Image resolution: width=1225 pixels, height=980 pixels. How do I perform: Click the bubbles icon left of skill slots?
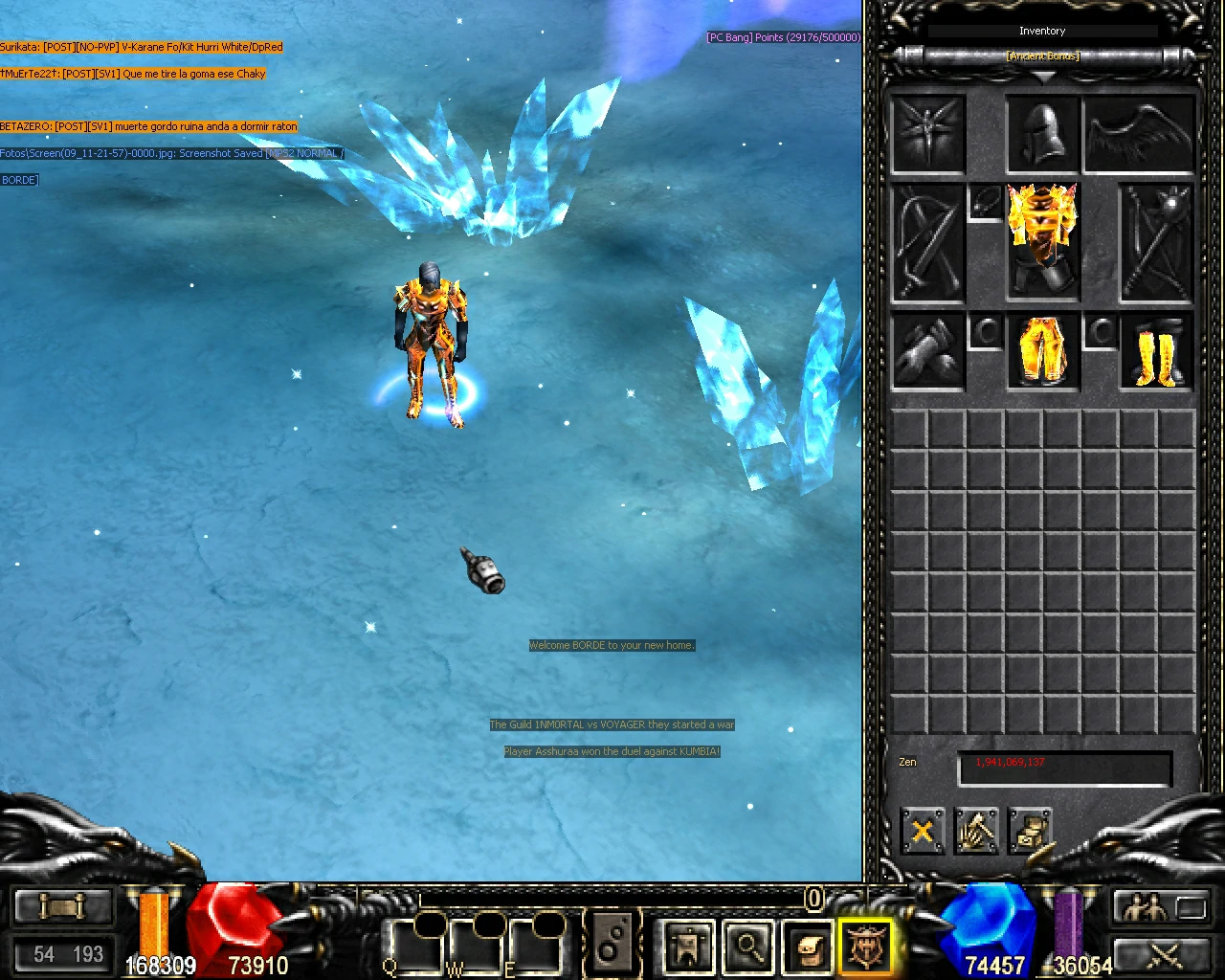[x=613, y=942]
